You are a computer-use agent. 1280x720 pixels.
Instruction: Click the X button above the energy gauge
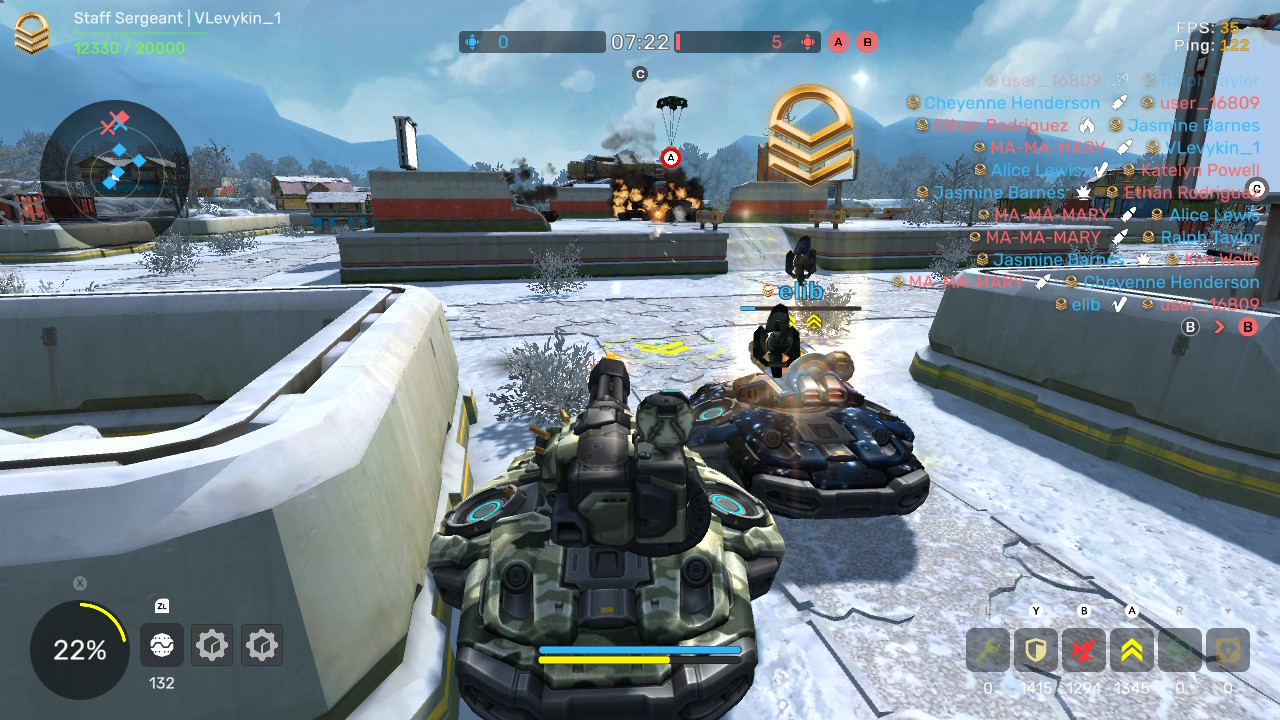[x=78, y=581]
